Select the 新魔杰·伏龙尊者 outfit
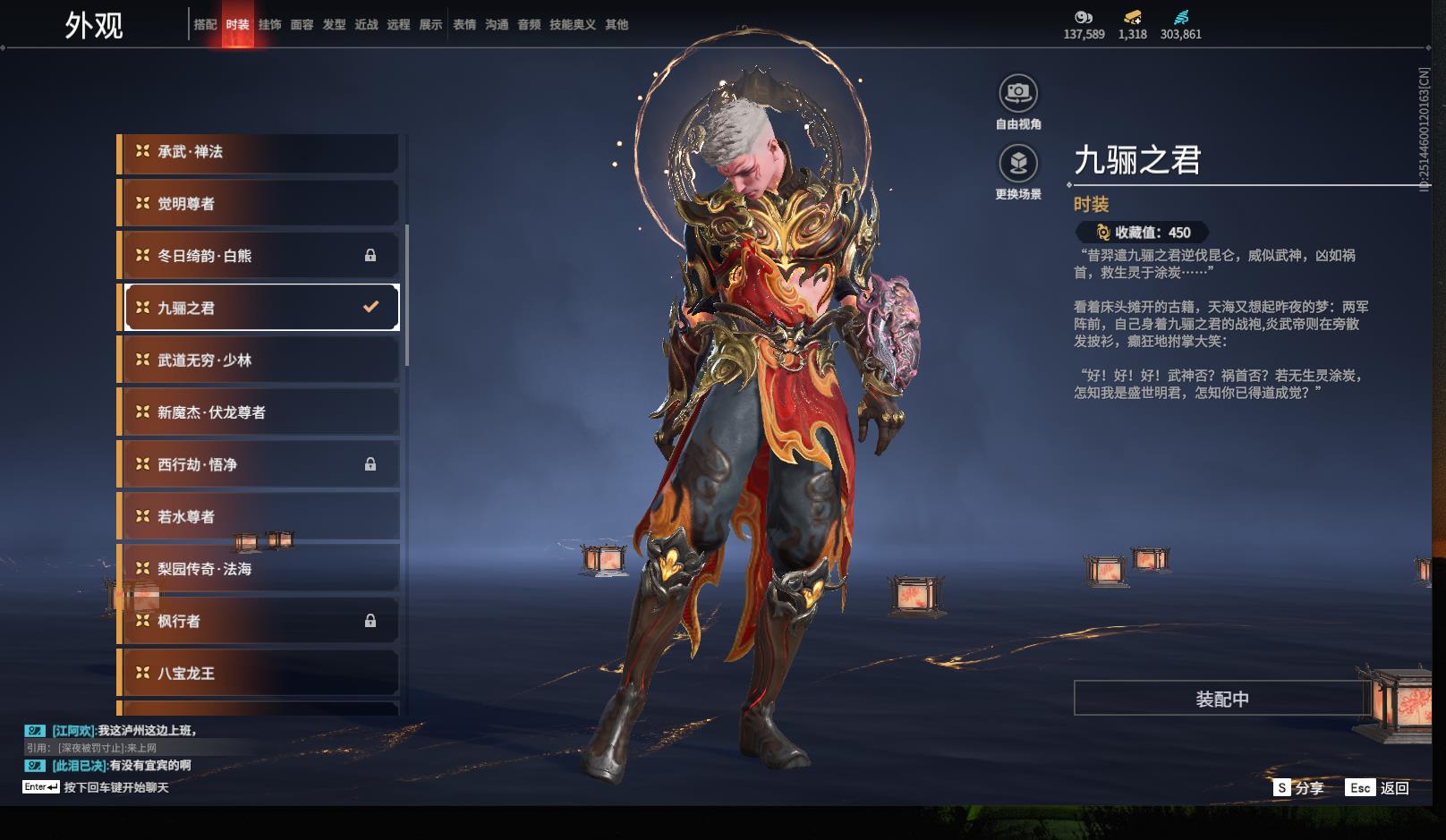The height and width of the screenshot is (840, 1446). (x=259, y=412)
